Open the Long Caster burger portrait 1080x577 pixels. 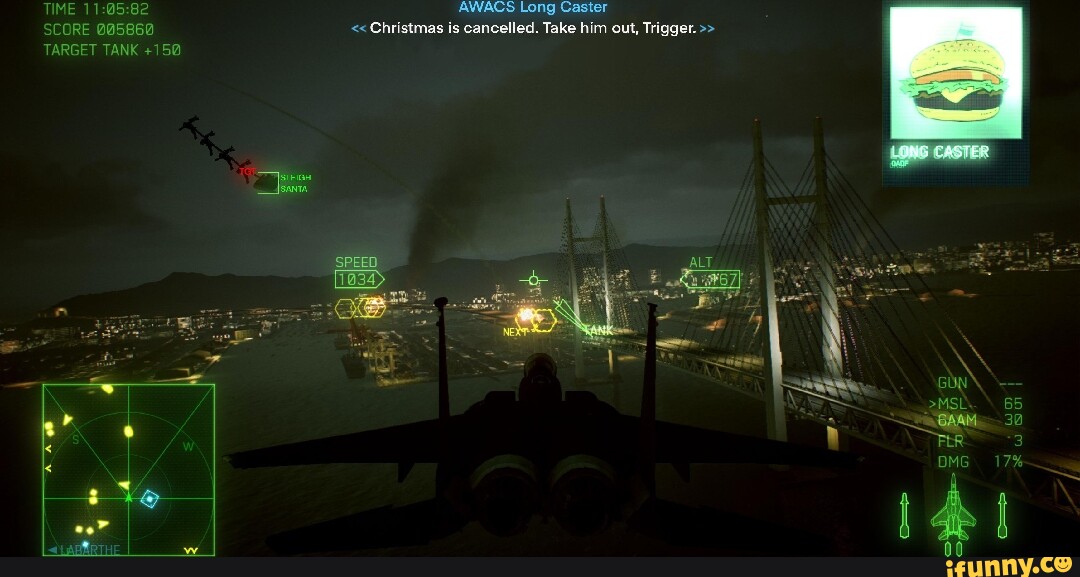pos(956,74)
